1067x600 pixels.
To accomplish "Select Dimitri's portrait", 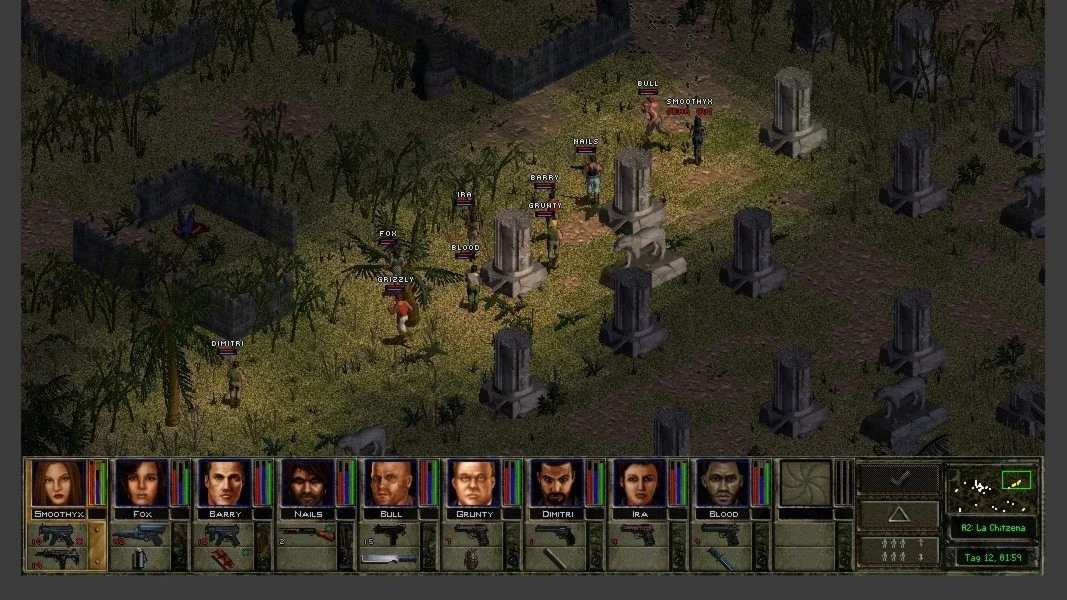I will pos(555,483).
